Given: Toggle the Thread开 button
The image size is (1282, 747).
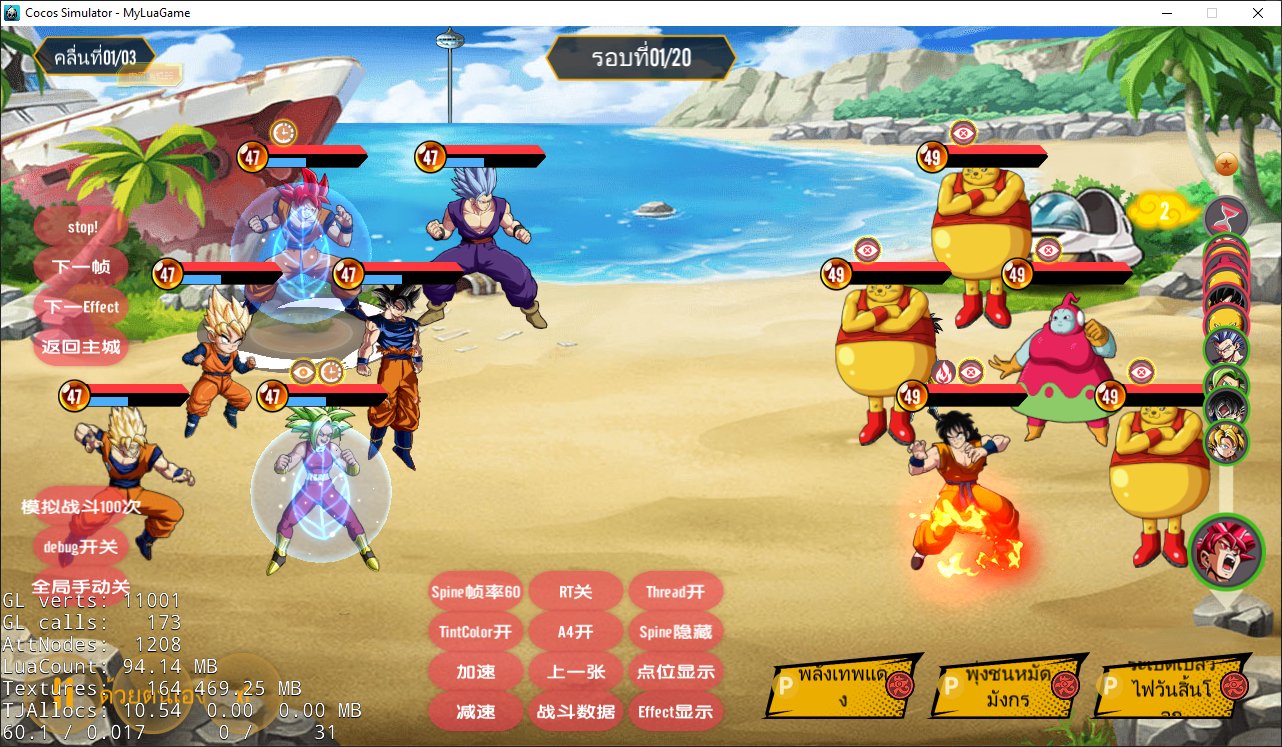Looking at the screenshot, I should pos(676,592).
